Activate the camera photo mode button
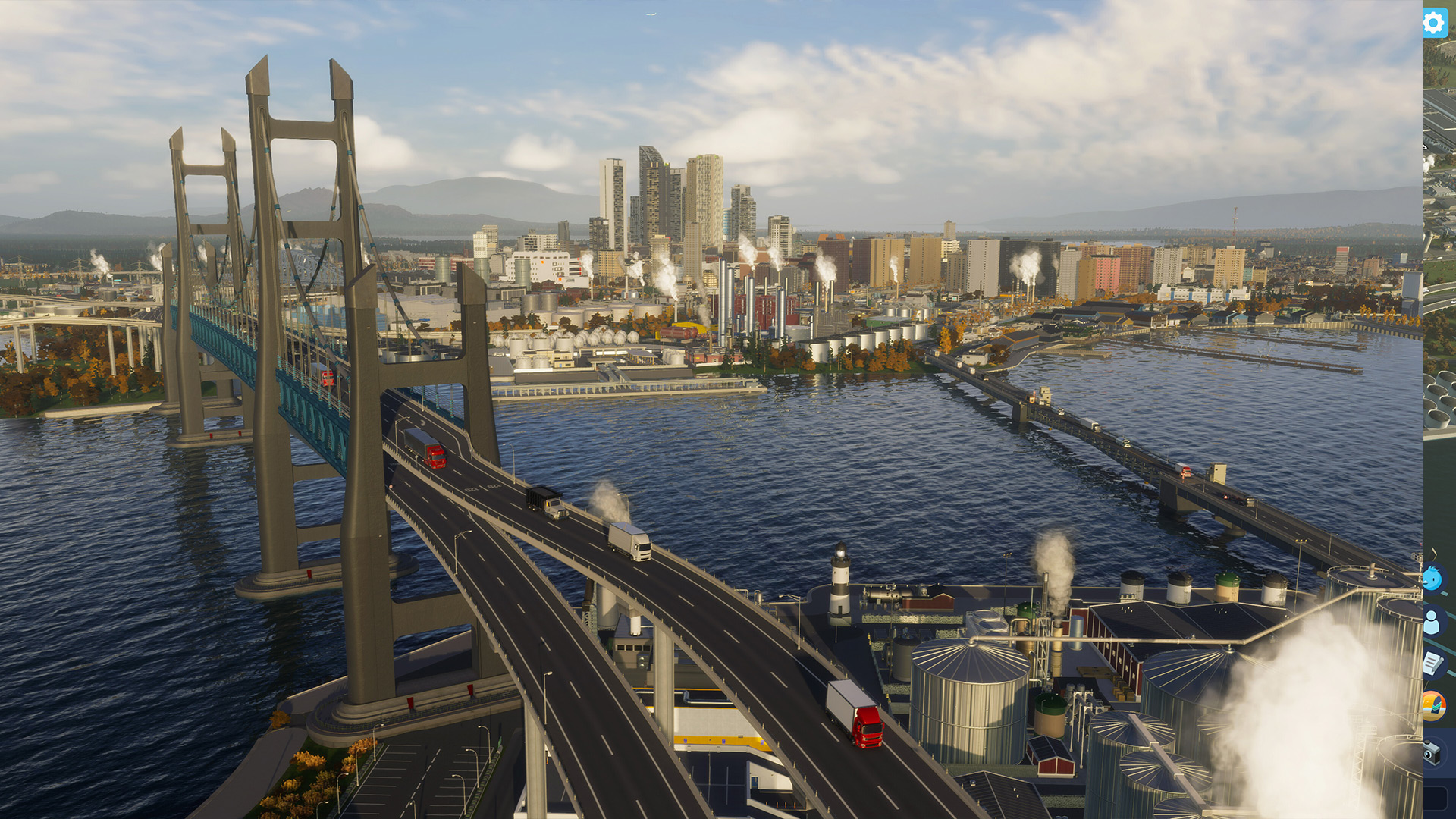This screenshot has height=819, width=1456. point(1432,752)
